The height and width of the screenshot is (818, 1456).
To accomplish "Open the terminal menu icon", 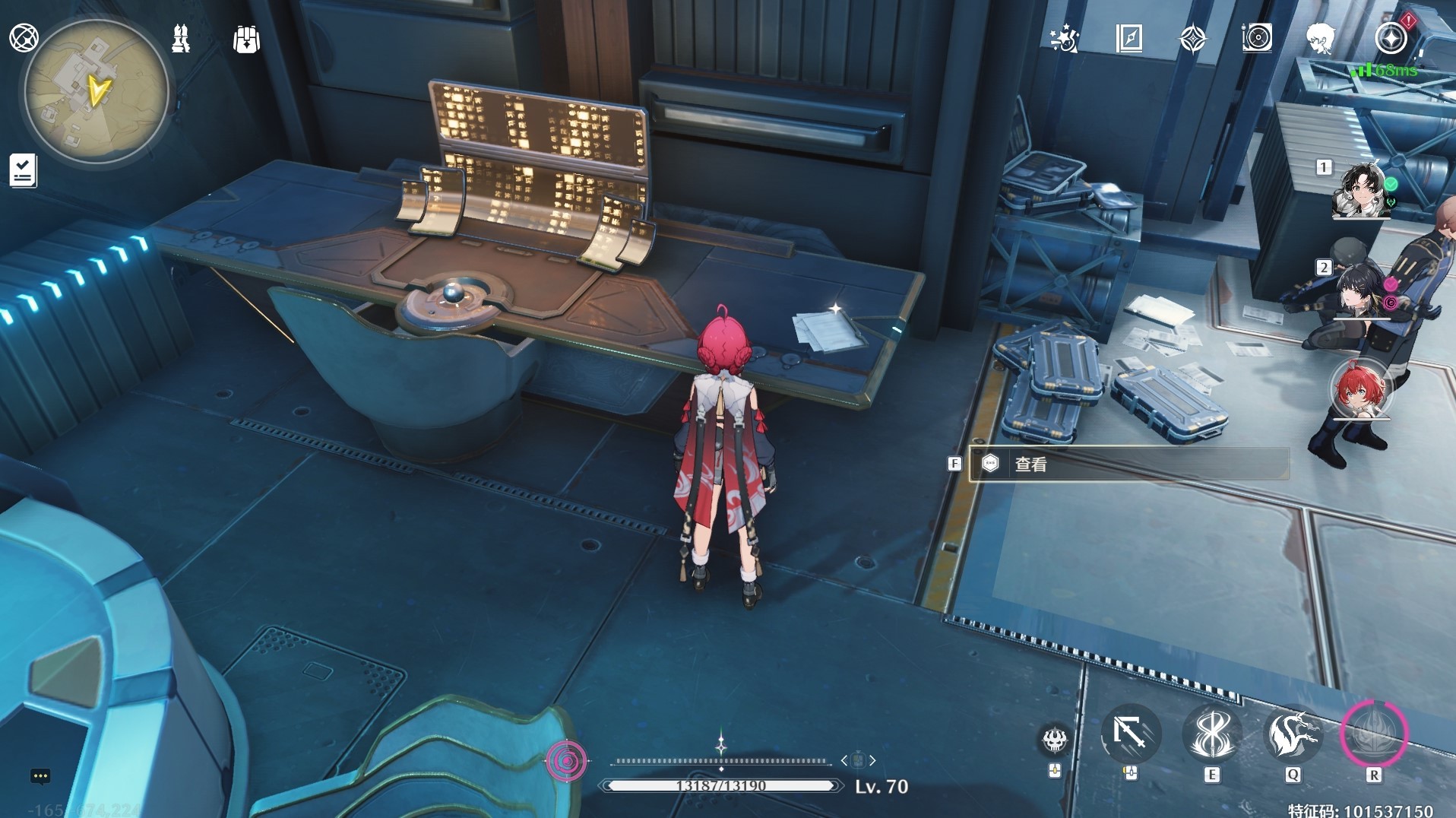I will coord(24,37).
